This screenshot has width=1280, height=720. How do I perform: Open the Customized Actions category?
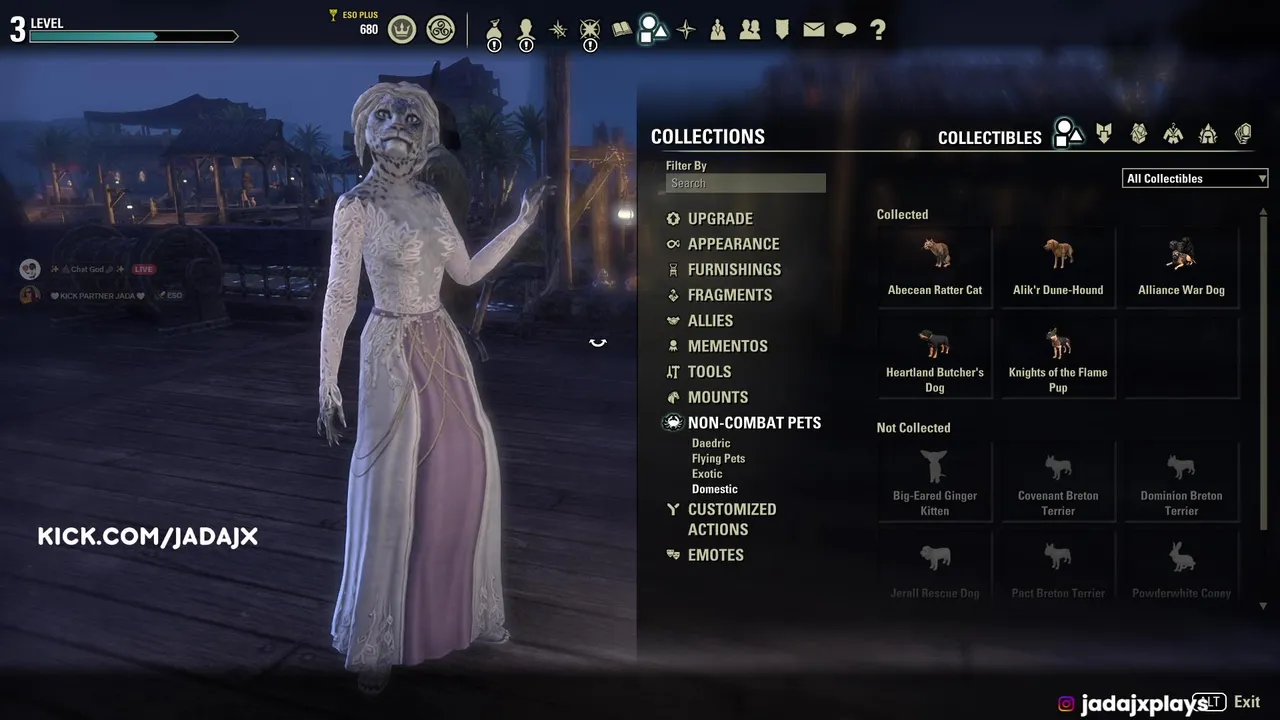[x=731, y=519]
